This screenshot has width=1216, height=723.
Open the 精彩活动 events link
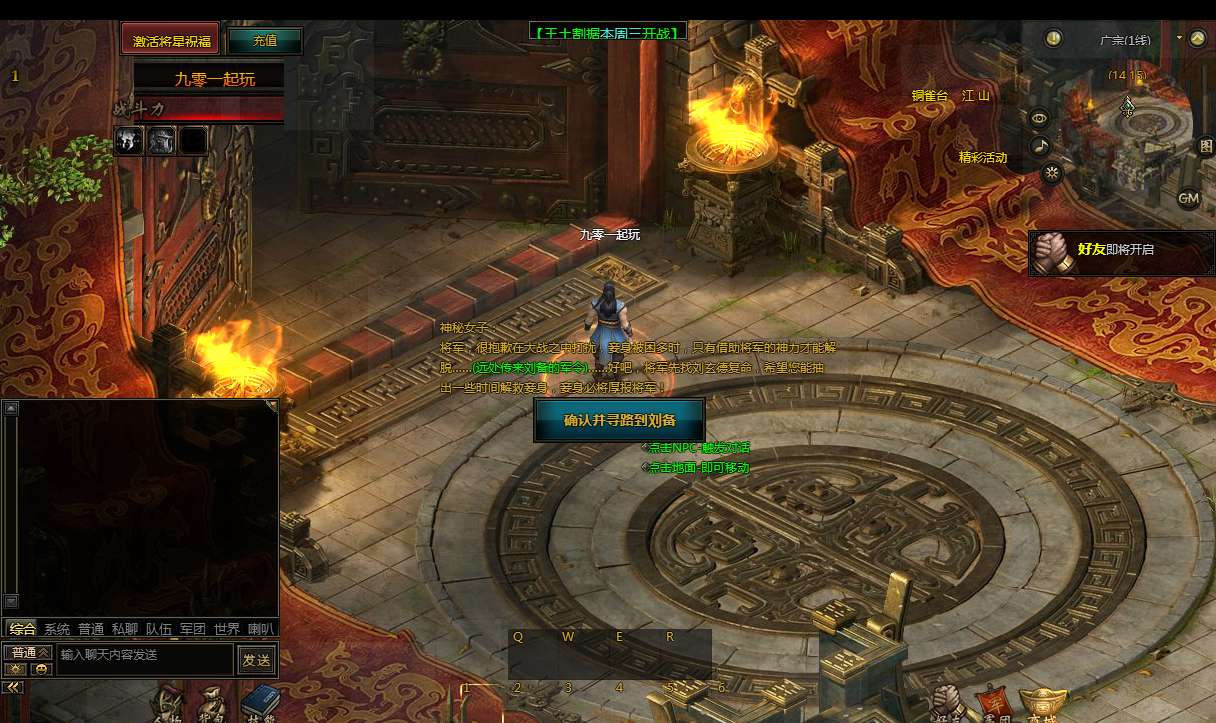tap(983, 157)
